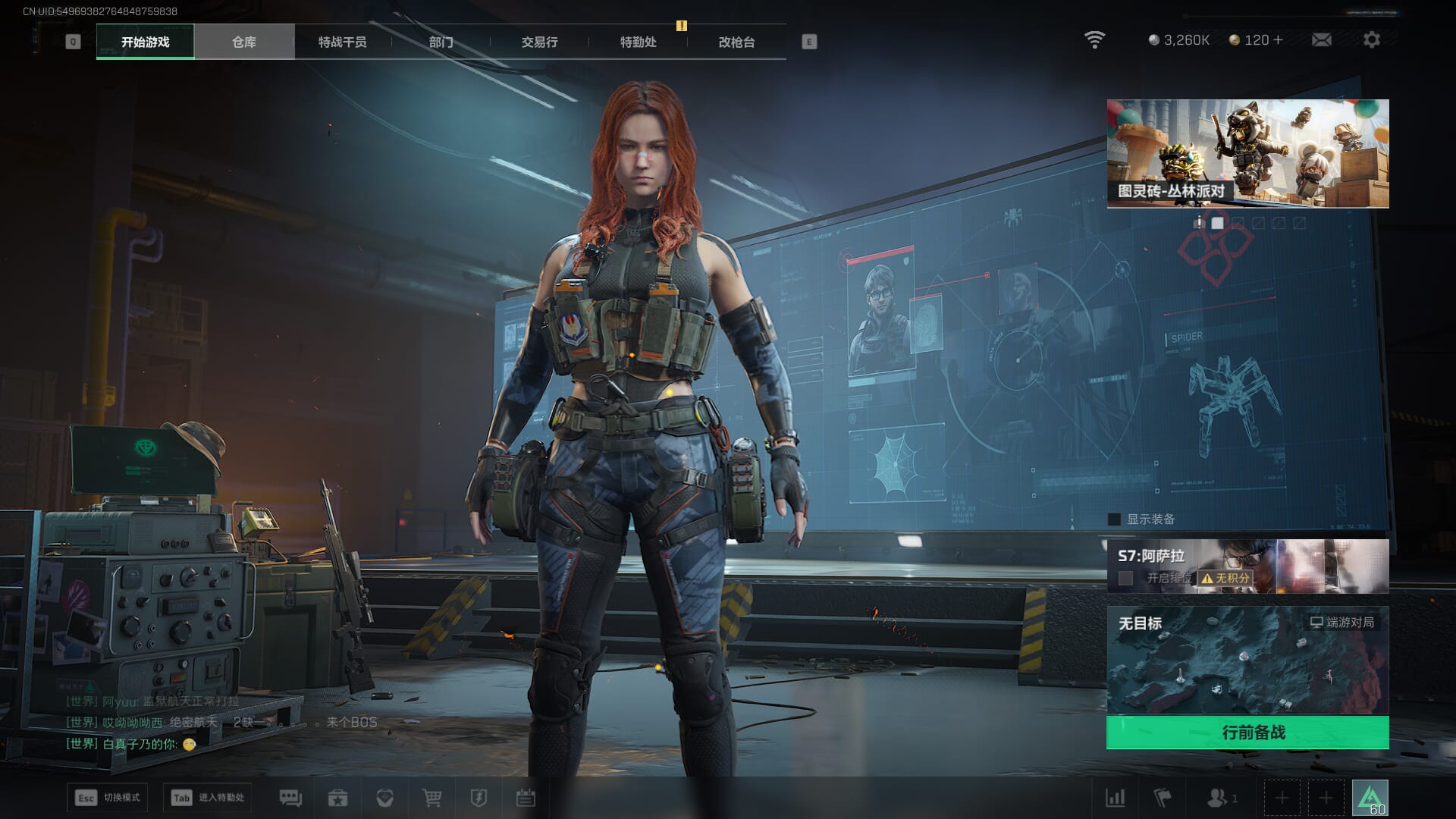Open the 图灵砖-丛林派对 event banner
The height and width of the screenshot is (819, 1456).
1247,153
